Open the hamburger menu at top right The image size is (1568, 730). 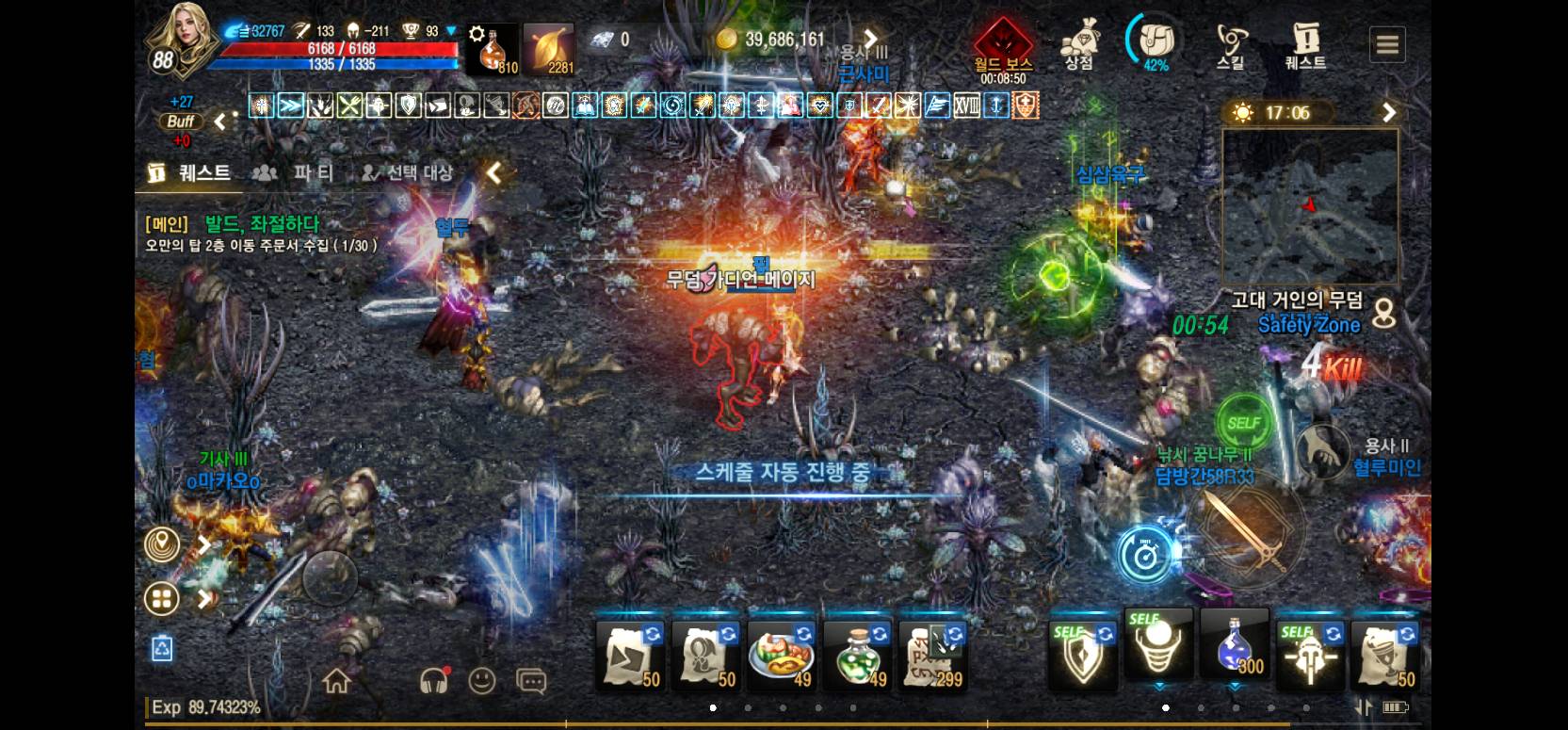pos(1387,42)
